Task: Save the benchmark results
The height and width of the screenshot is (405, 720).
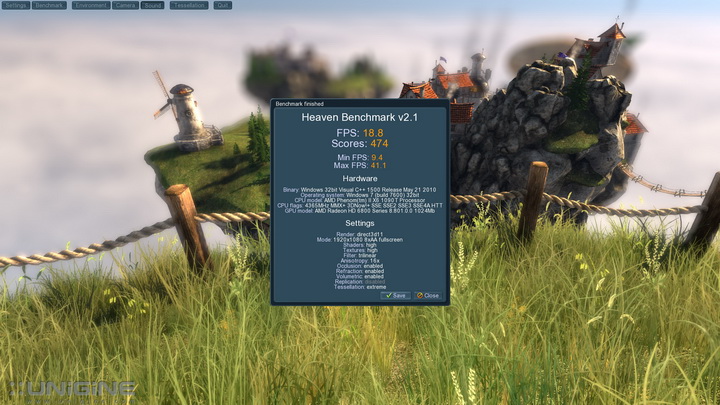Action: click(x=395, y=295)
